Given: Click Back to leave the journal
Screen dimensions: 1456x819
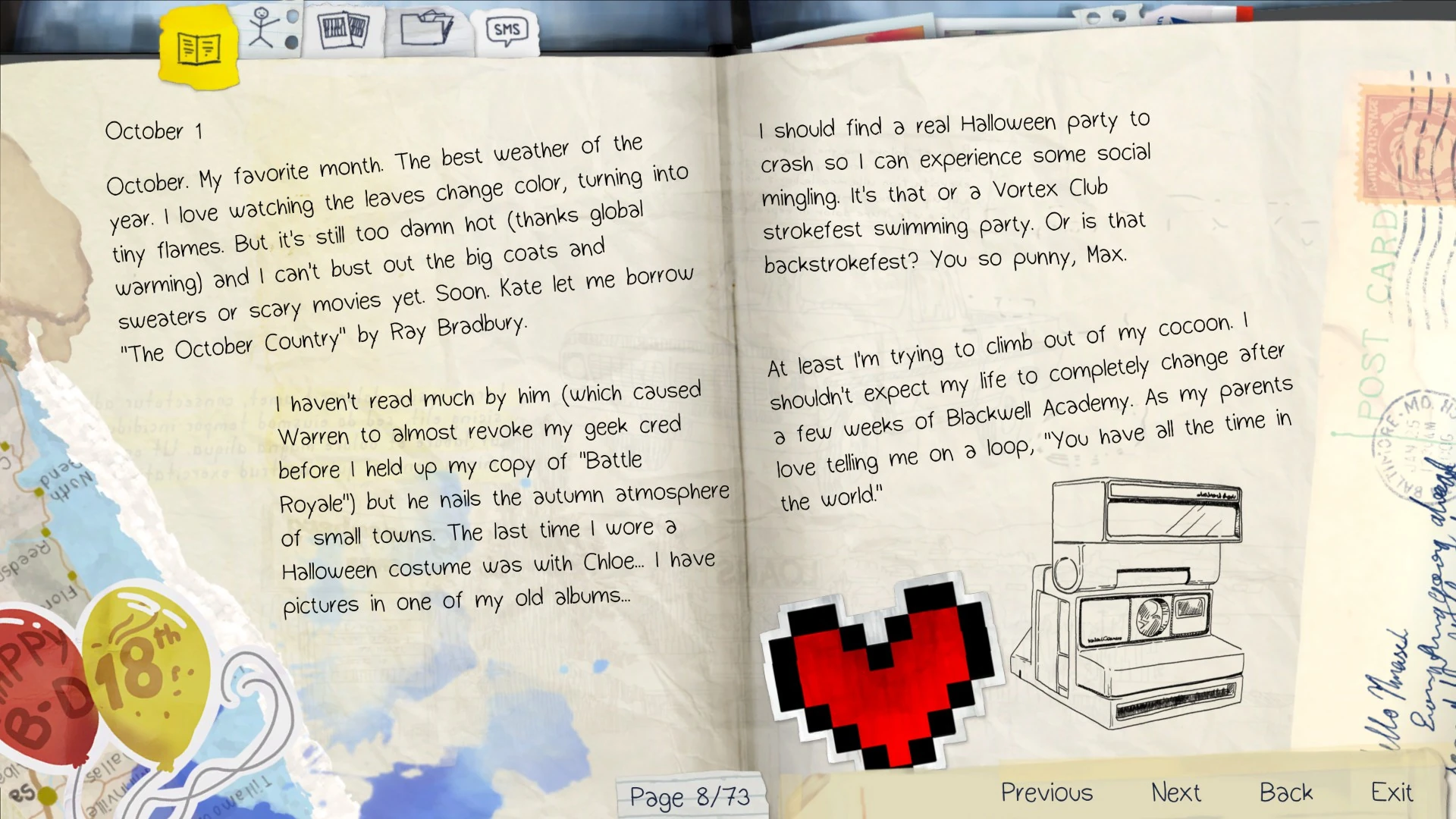Looking at the screenshot, I should (1286, 792).
